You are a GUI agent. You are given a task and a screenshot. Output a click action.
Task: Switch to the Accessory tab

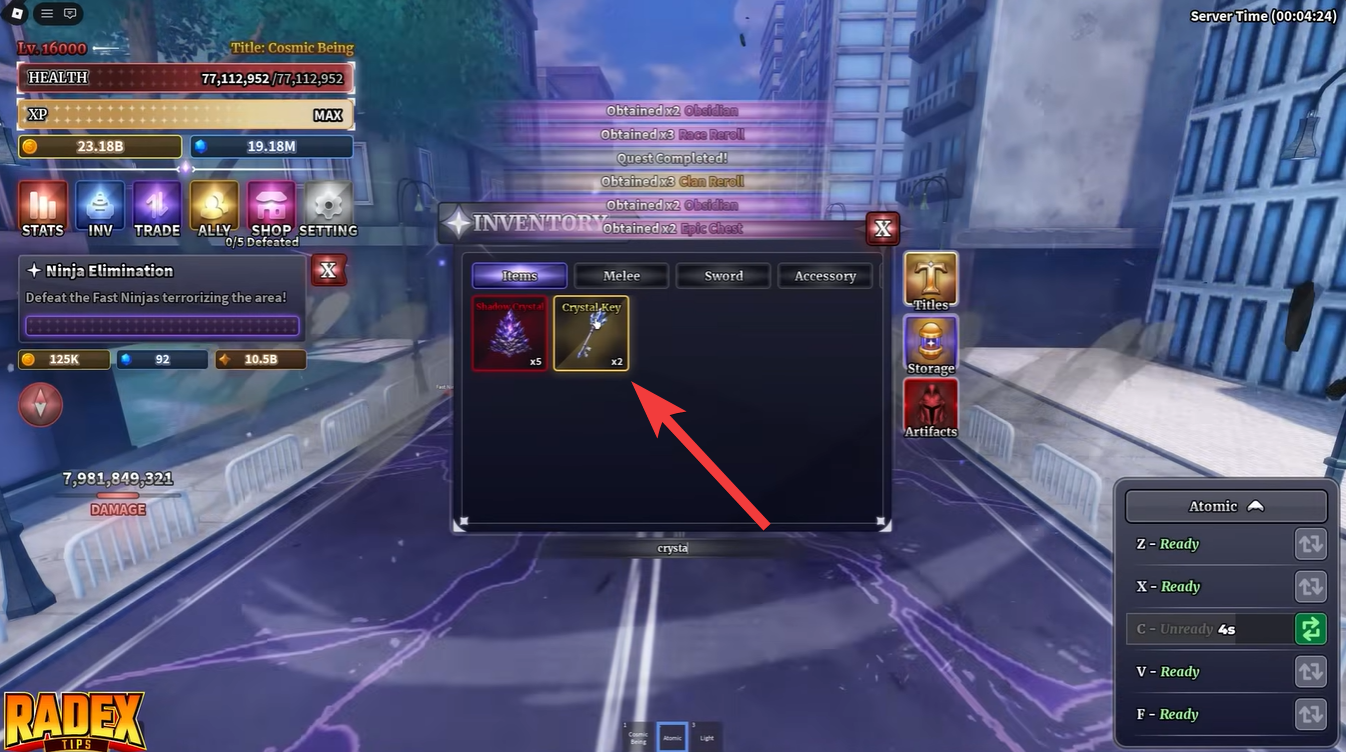point(825,275)
